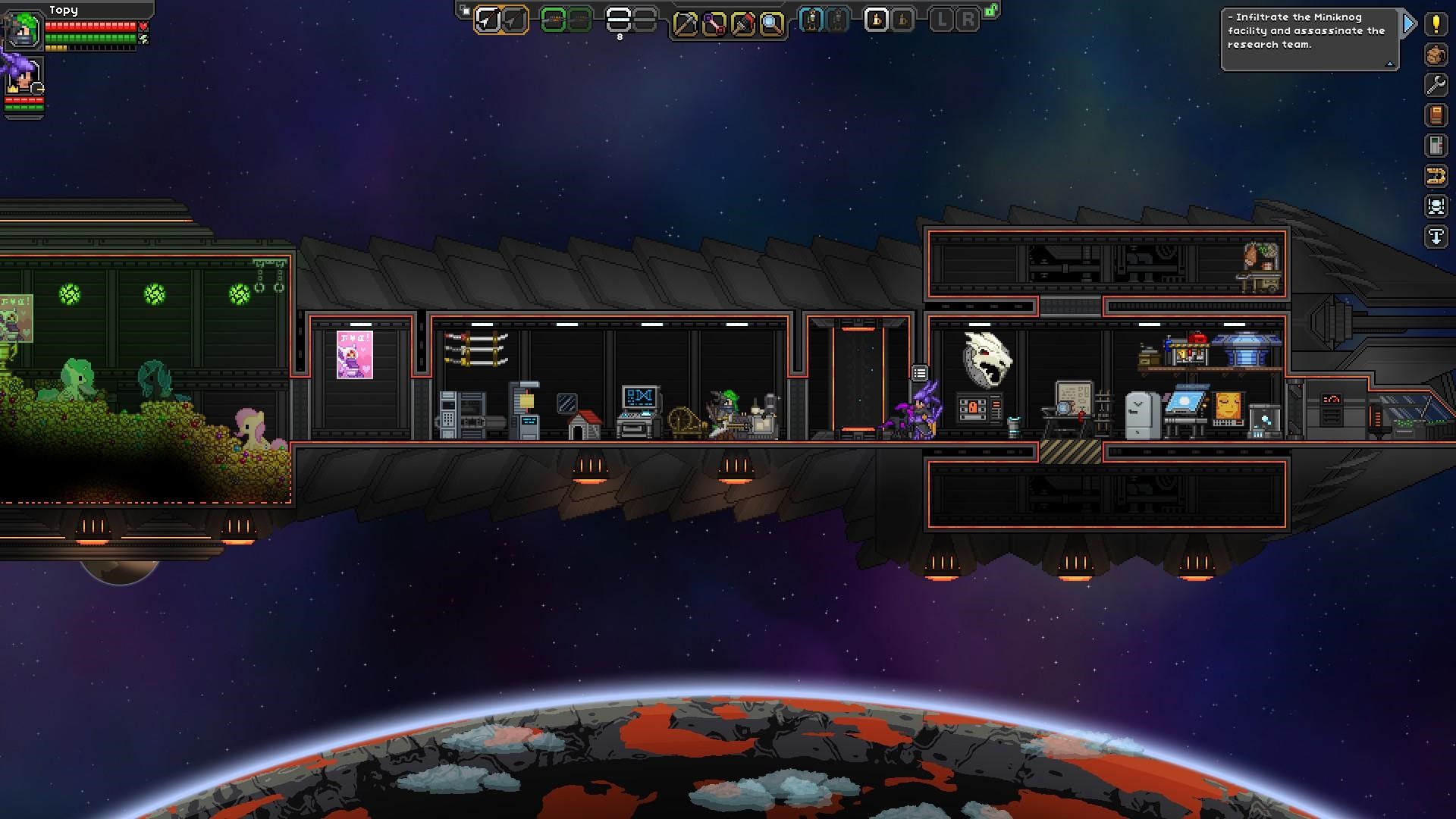The height and width of the screenshot is (819, 1456).
Task: Select the green-framed weapon hotbar slot
Action: point(554,20)
